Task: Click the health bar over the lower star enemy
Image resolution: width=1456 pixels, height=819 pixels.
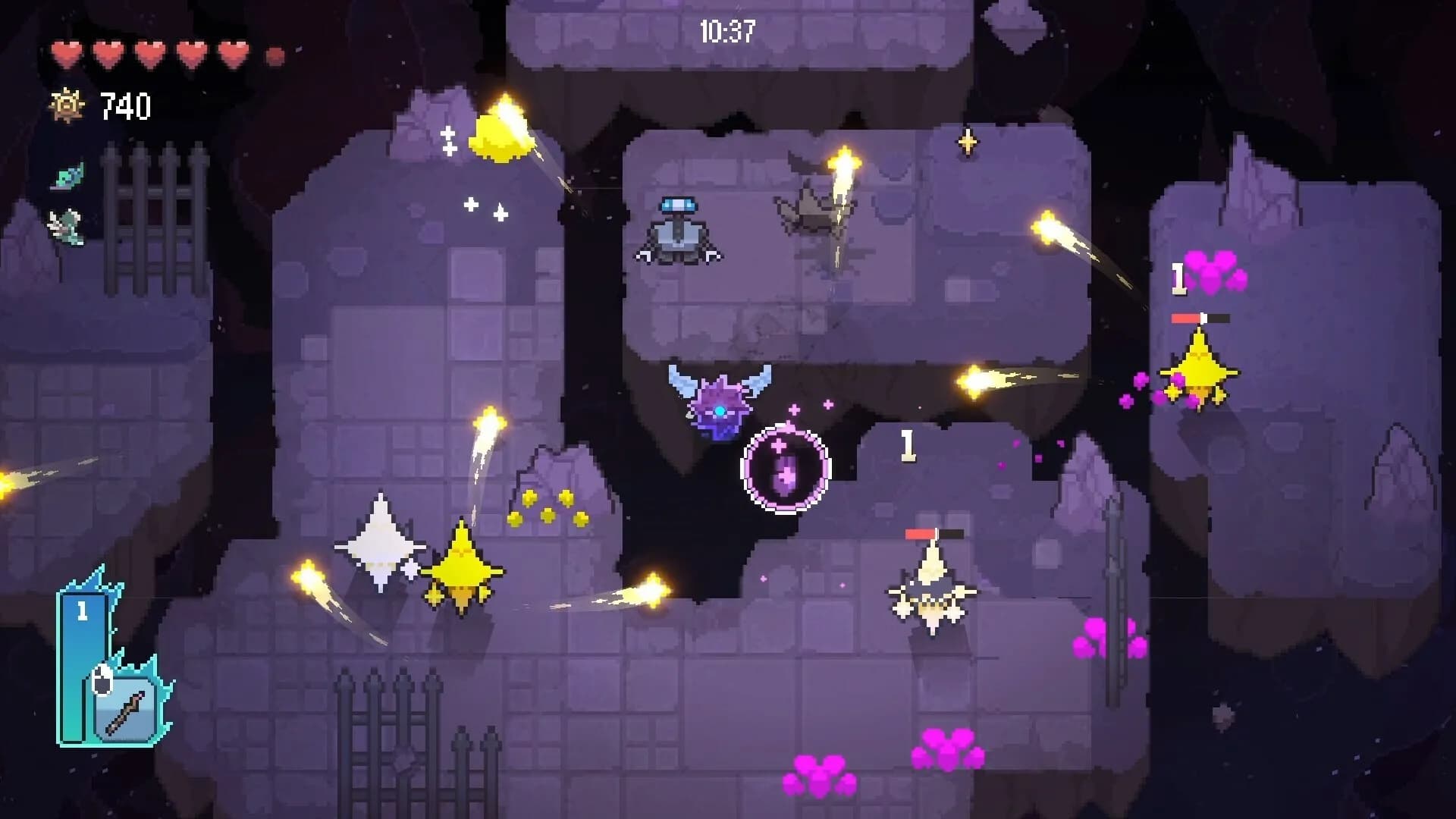Action: click(x=934, y=534)
